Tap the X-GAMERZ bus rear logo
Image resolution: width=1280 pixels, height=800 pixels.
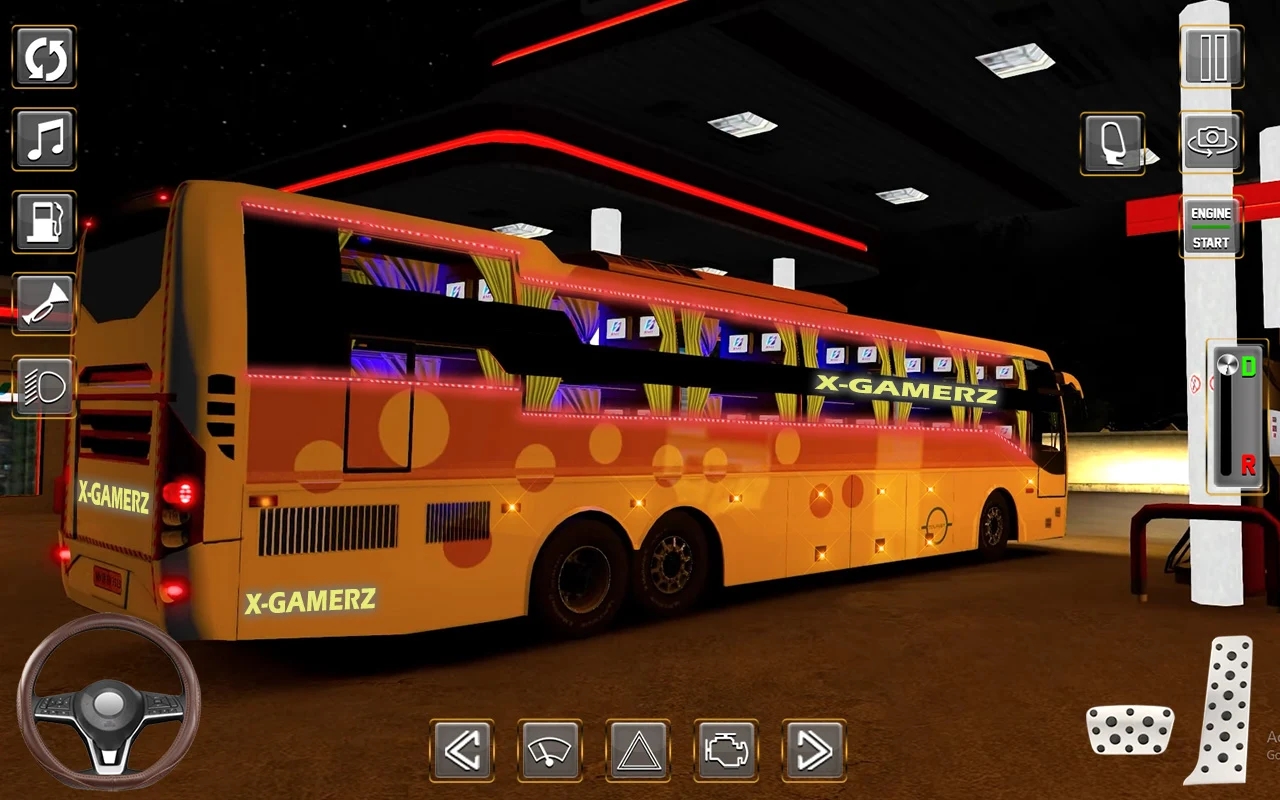pos(113,492)
